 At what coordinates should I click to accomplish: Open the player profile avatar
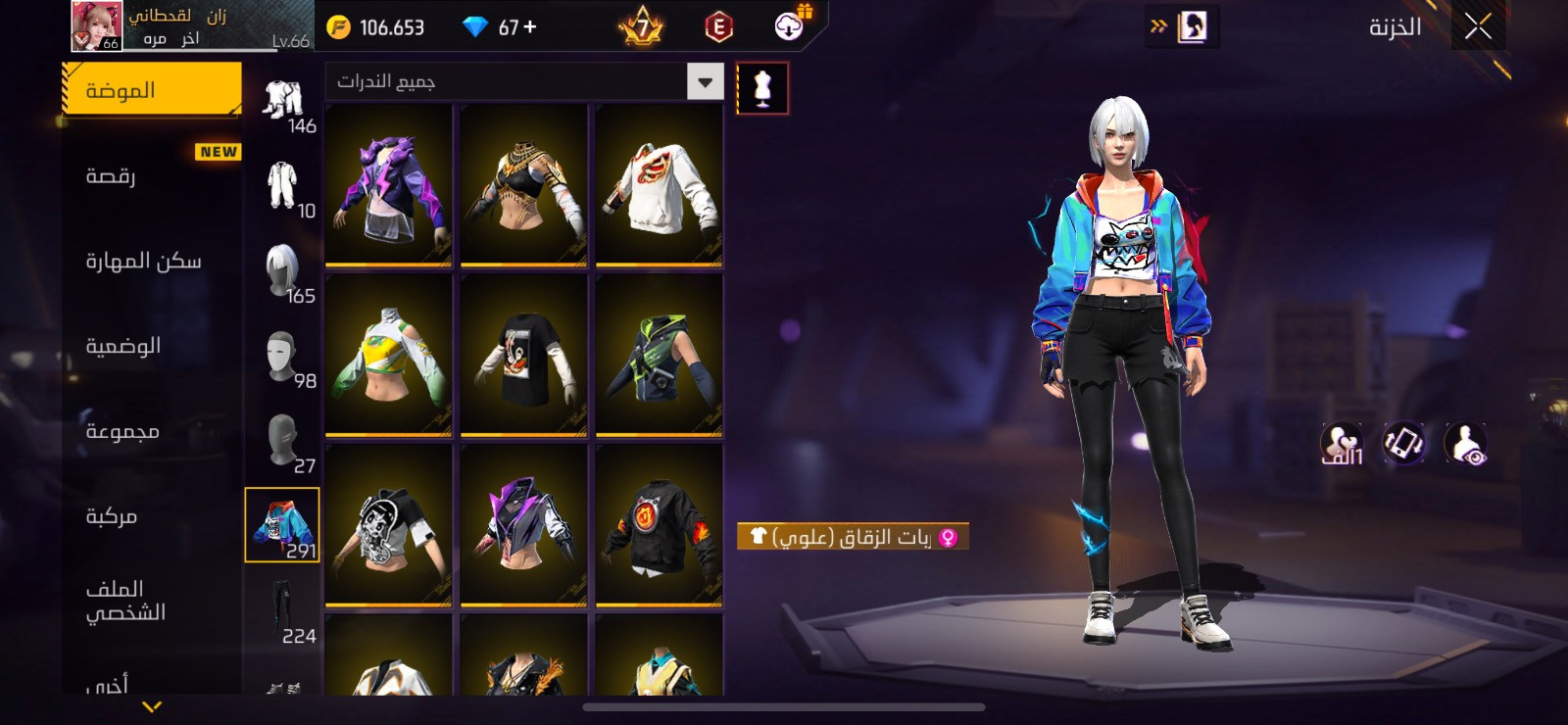(x=96, y=26)
